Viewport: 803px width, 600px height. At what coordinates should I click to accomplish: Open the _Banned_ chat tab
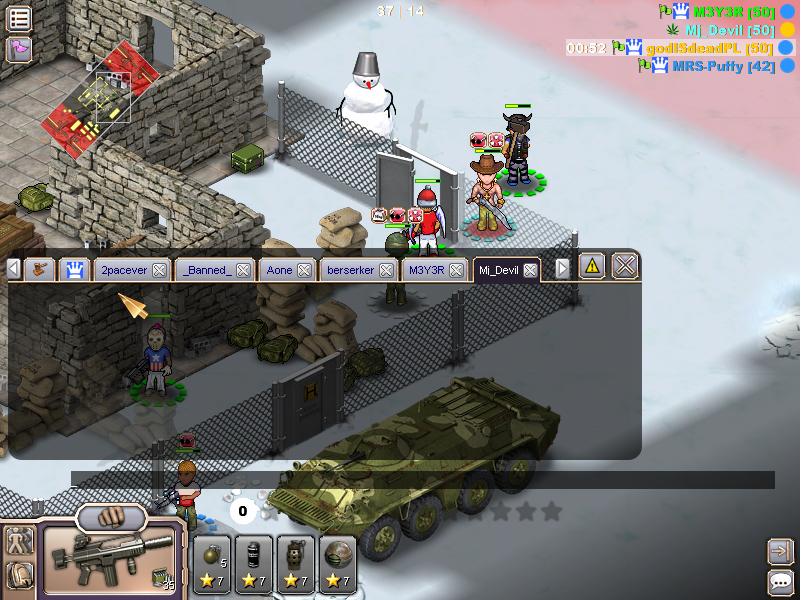pos(203,270)
